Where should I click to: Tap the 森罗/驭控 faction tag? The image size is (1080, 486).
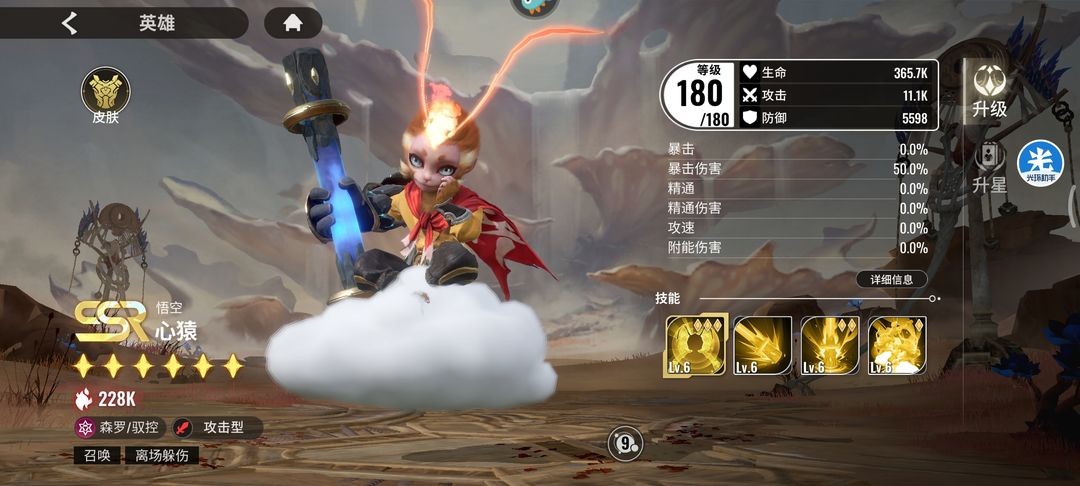119,428
